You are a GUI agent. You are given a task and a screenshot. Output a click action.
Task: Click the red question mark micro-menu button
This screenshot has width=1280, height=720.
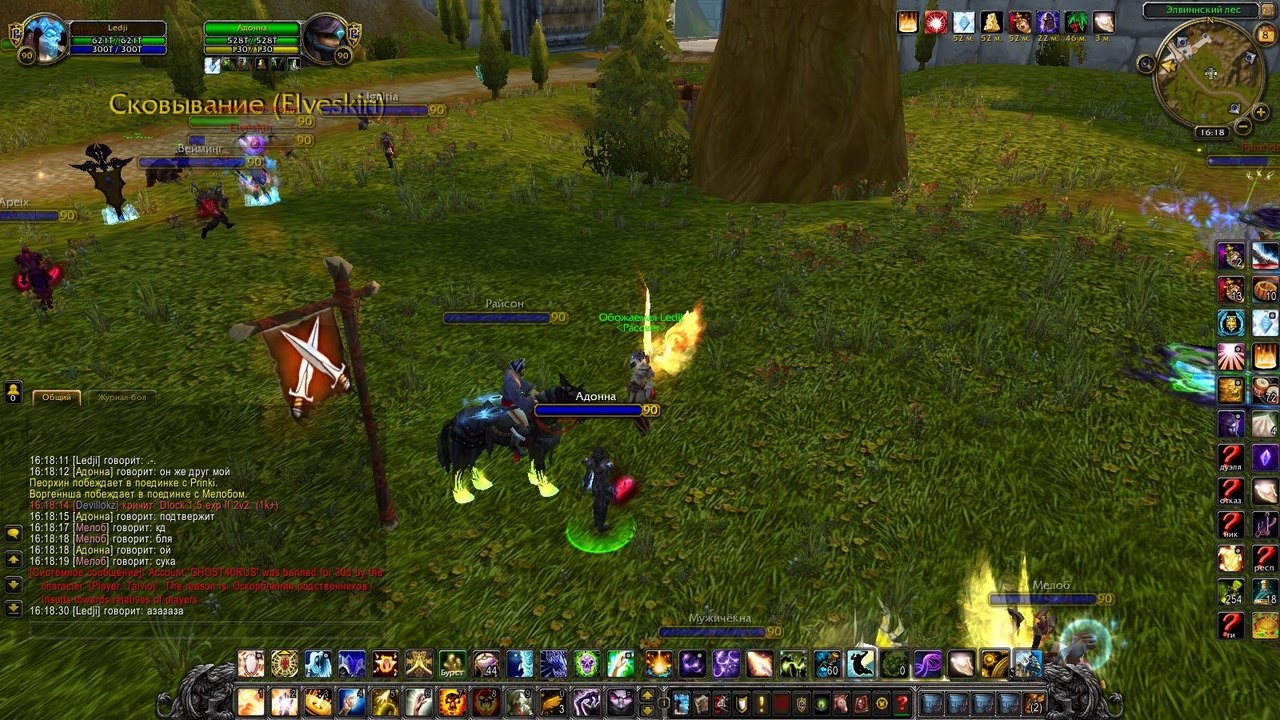click(902, 703)
